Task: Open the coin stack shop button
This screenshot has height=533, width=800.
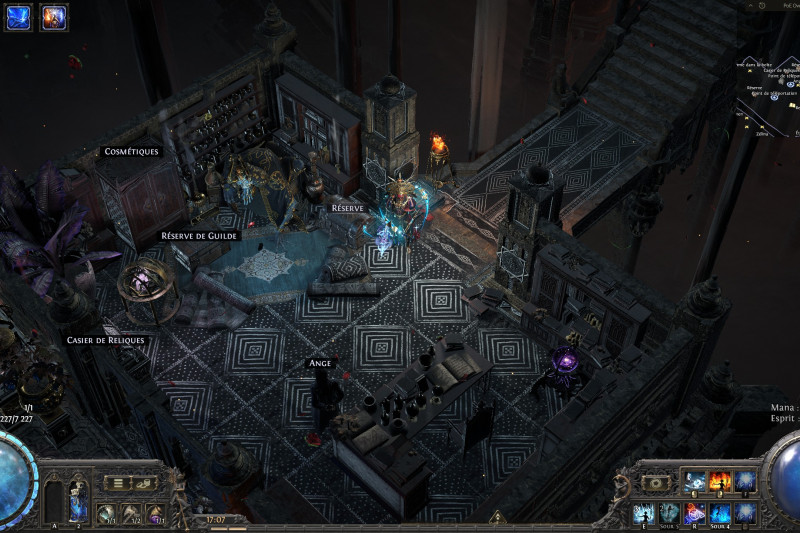Action: (x=145, y=482)
